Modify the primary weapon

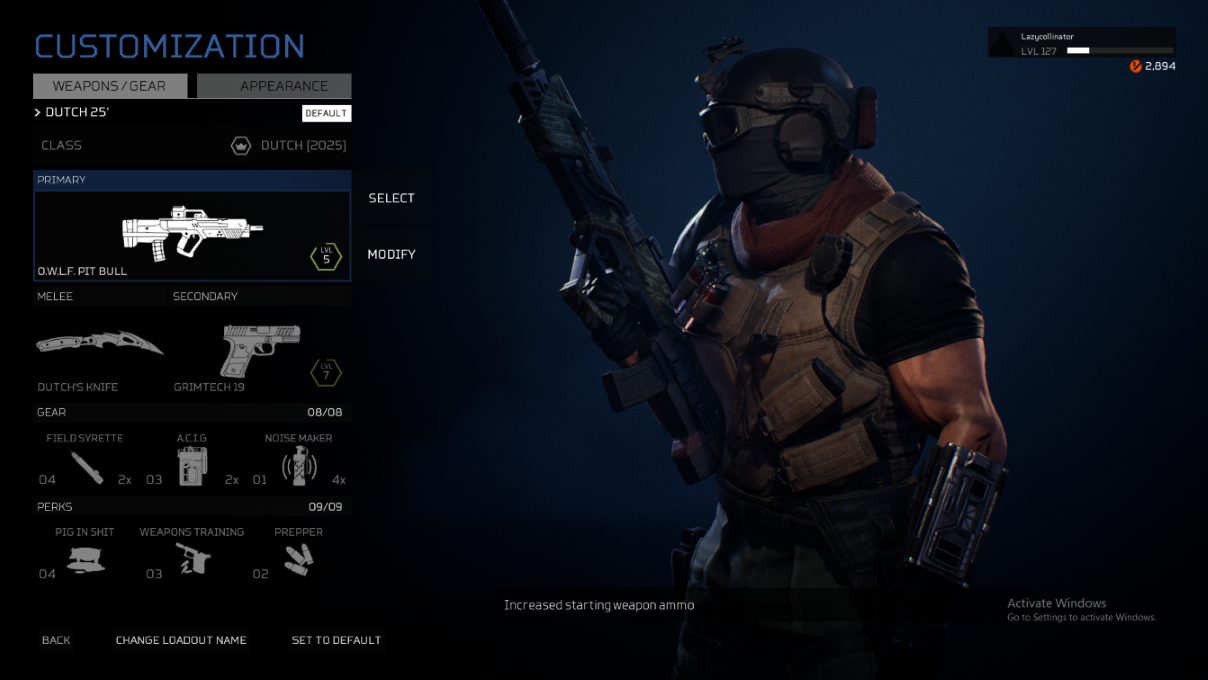click(x=391, y=254)
